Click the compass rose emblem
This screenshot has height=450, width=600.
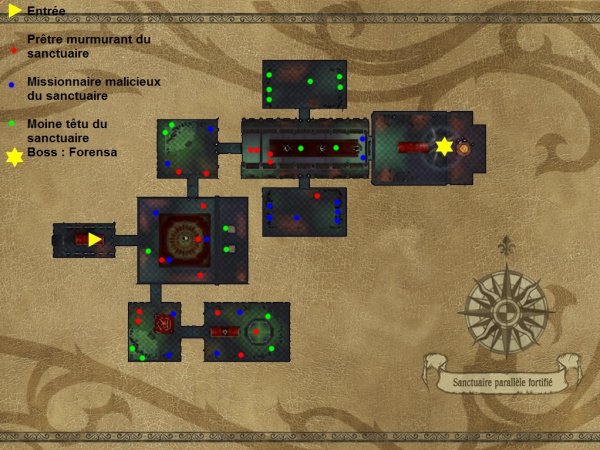coord(508,306)
